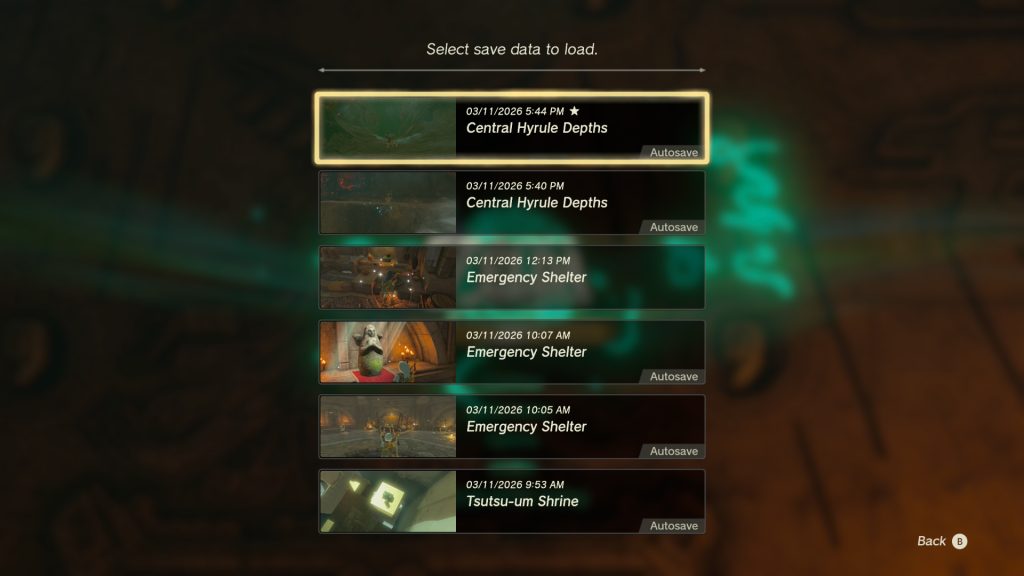Image resolution: width=1024 pixels, height=576 pixels.
Task: Go back using the Back button
Action: pyautogui.click(x=942, y=541)
